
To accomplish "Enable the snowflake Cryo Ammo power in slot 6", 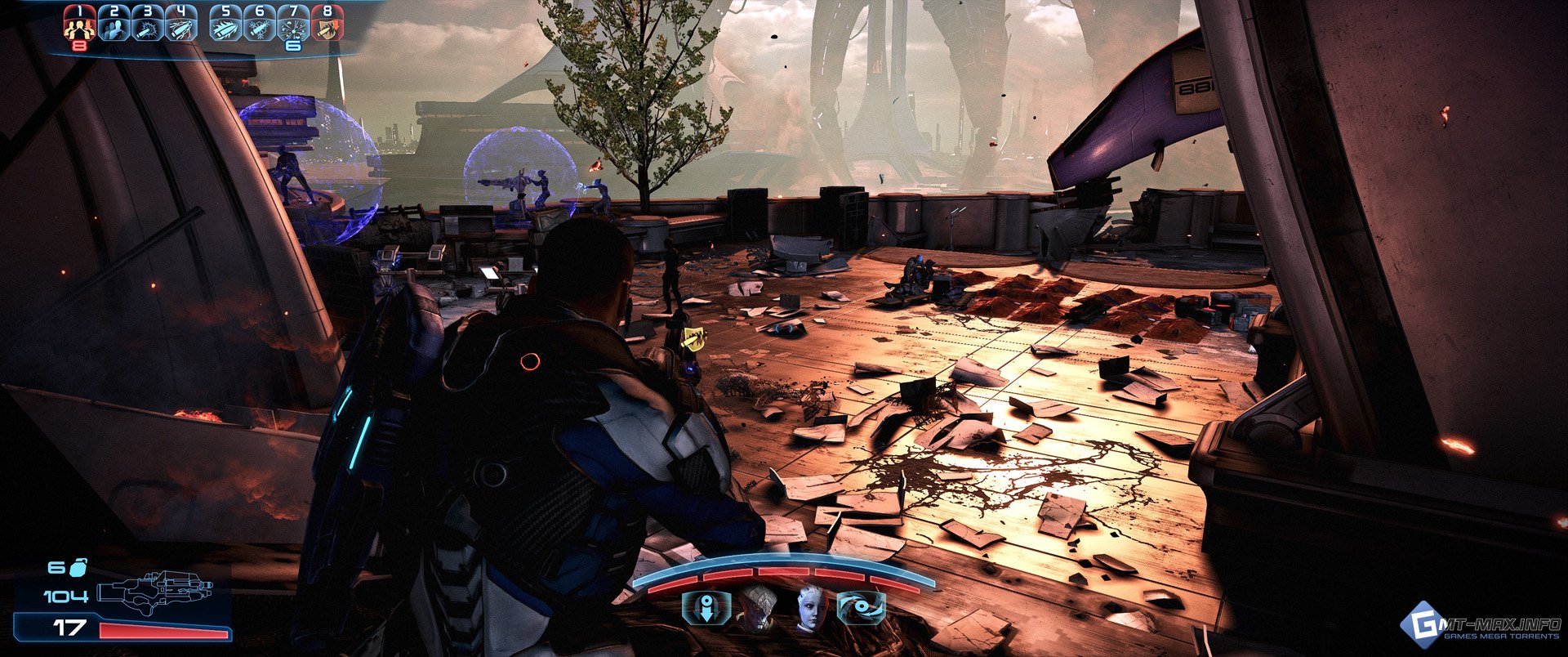I will click(260, 25).
